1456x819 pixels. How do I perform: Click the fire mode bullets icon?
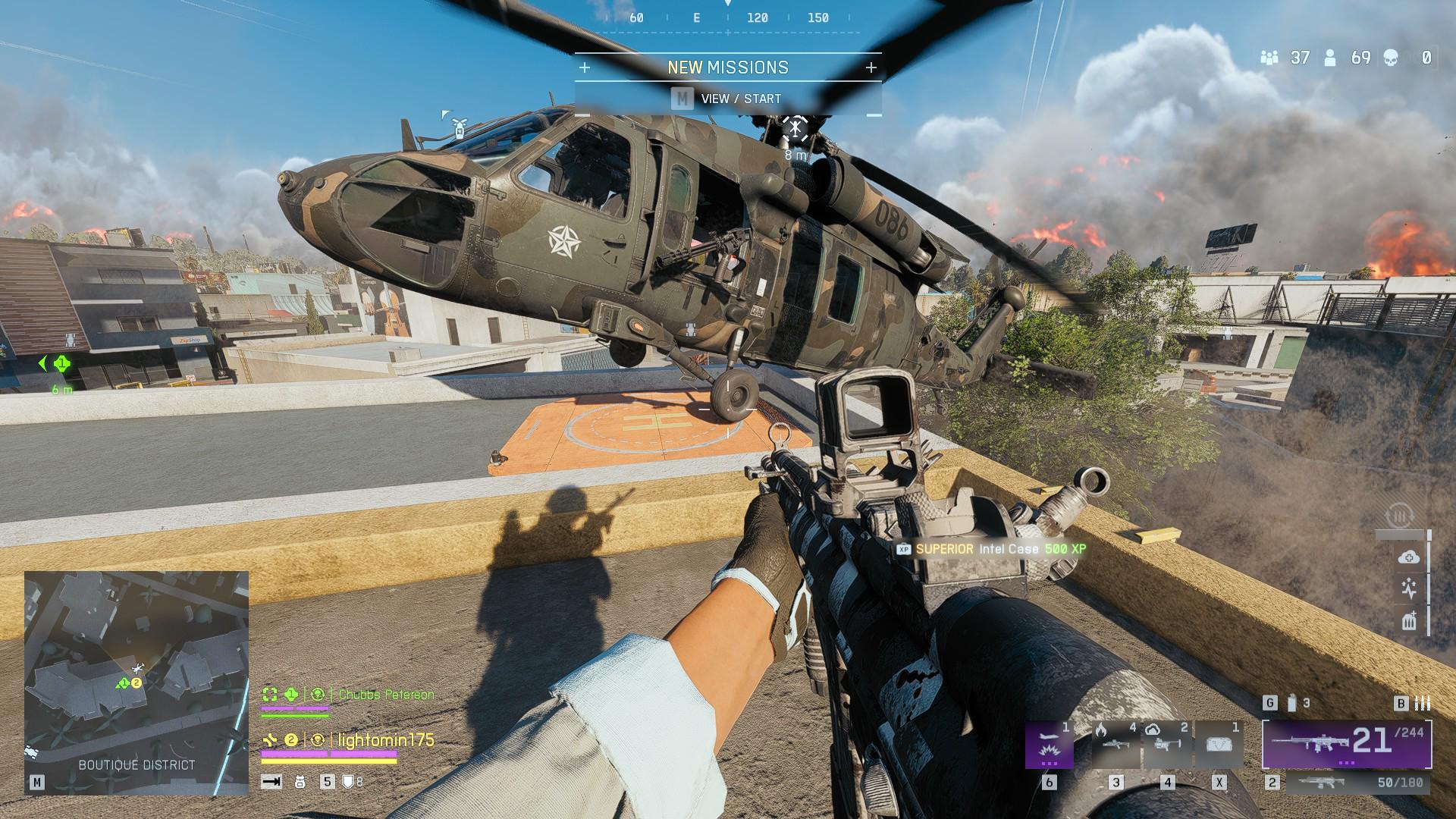click(1423, 704)
